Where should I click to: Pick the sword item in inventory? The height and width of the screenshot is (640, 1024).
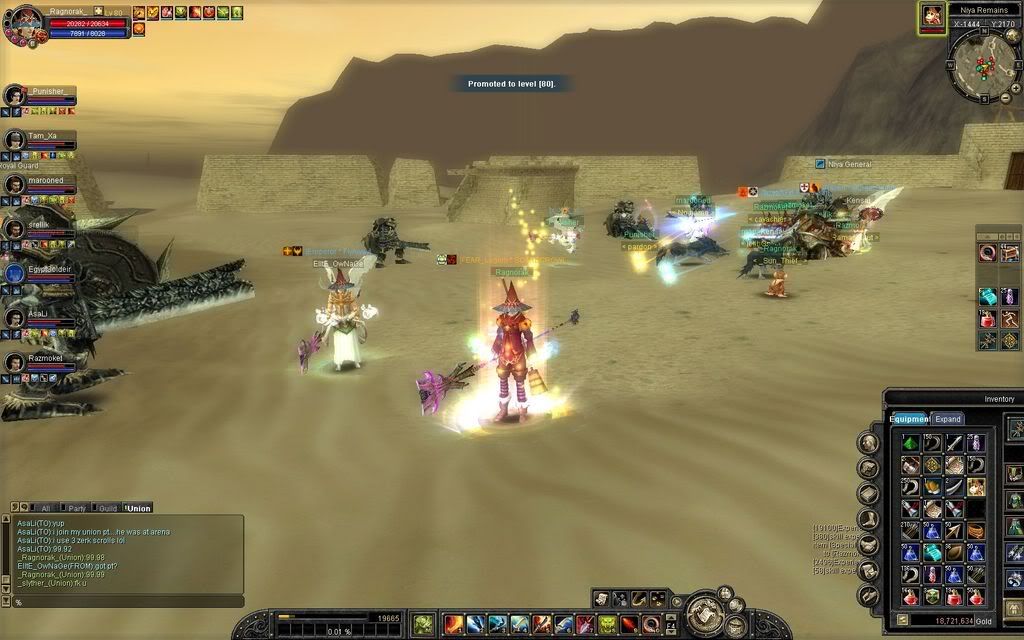pos(954,443)
